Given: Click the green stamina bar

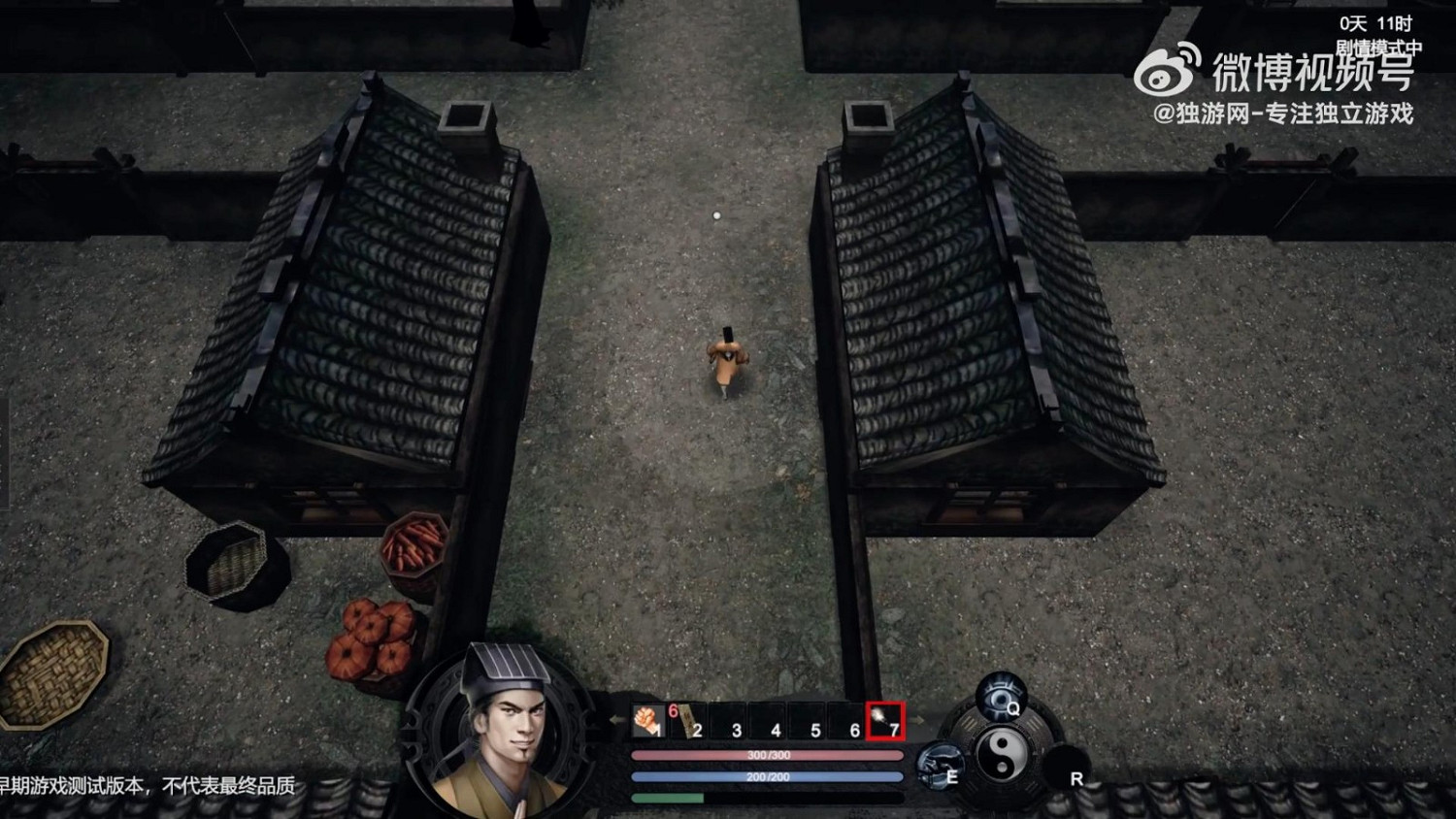Looking at the screenshot, I should click(667, 798).
